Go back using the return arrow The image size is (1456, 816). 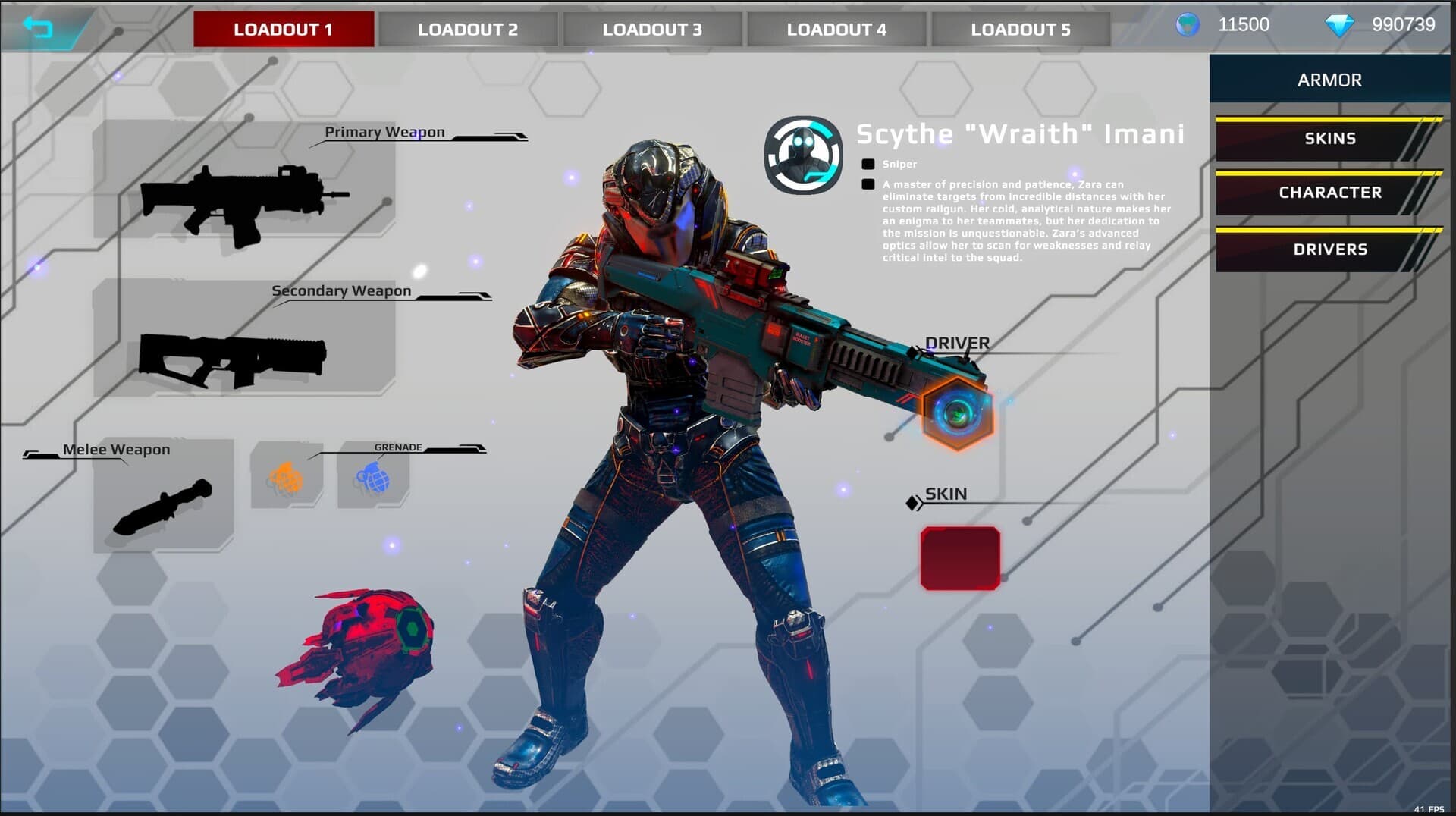pyautogui.click(x=38, y=28)
